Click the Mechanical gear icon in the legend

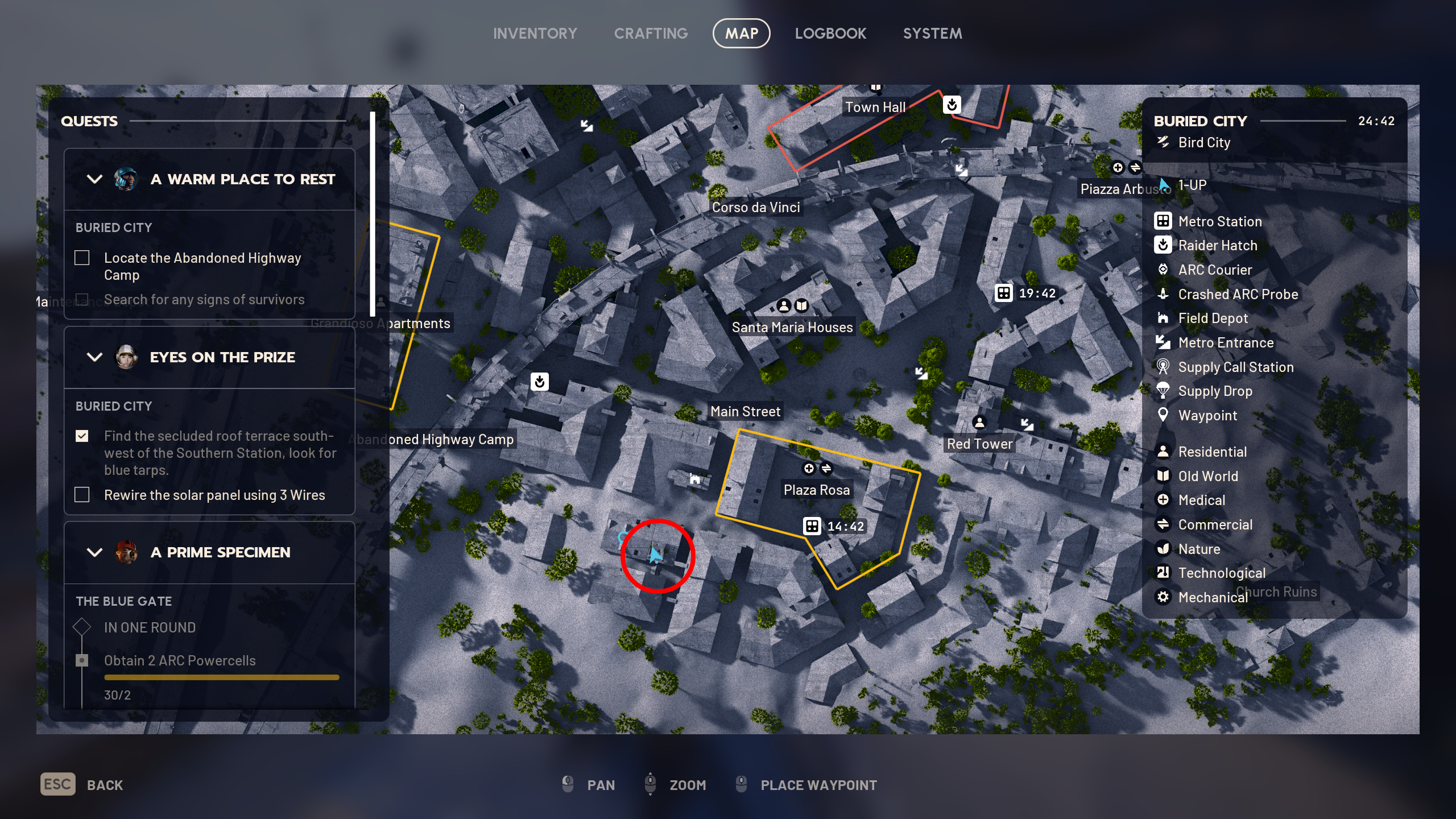pyautogui.click(x=1163, y=597)
